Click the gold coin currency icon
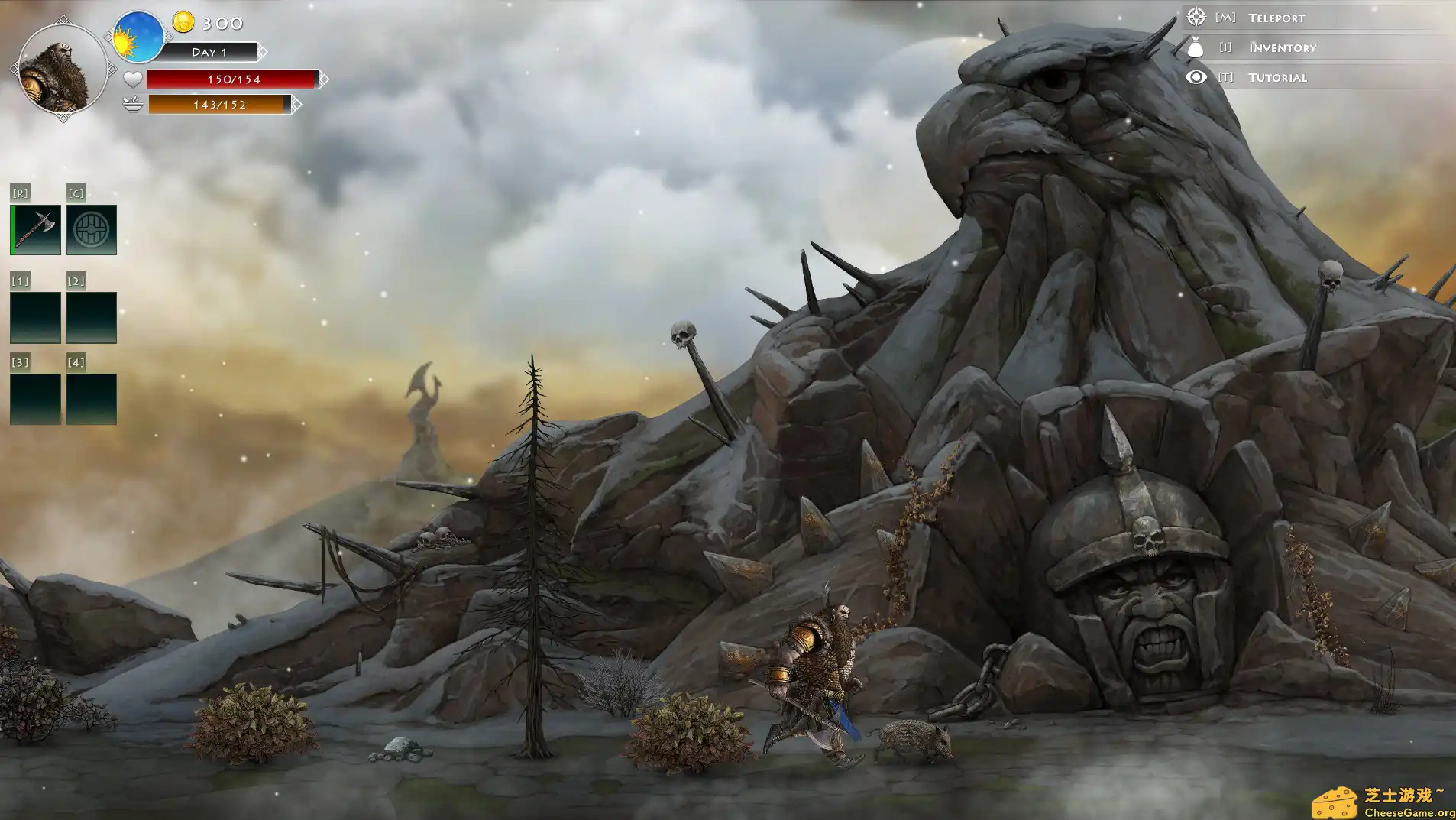The width and height of the screenshot is (1456, 820). [183, 21]
